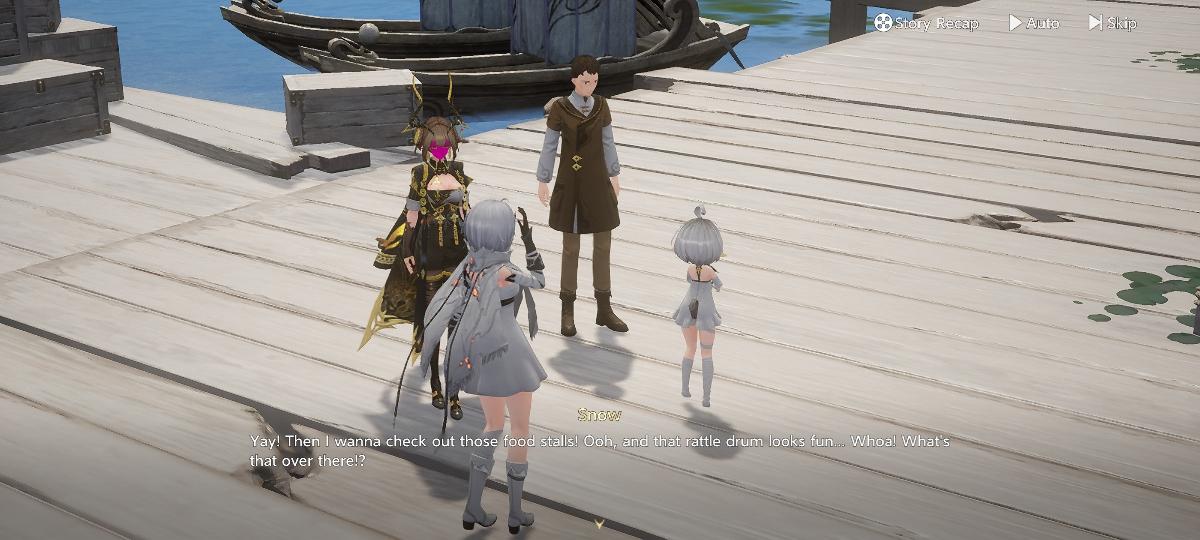Advance dialogue with the continue arrow
The image size is (1200, 540).
pos(599,523)
